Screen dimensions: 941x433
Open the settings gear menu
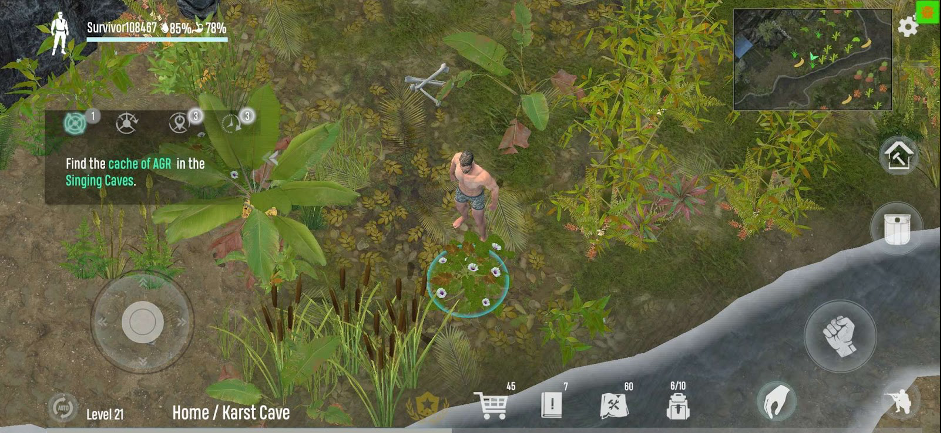coord(908,28)
